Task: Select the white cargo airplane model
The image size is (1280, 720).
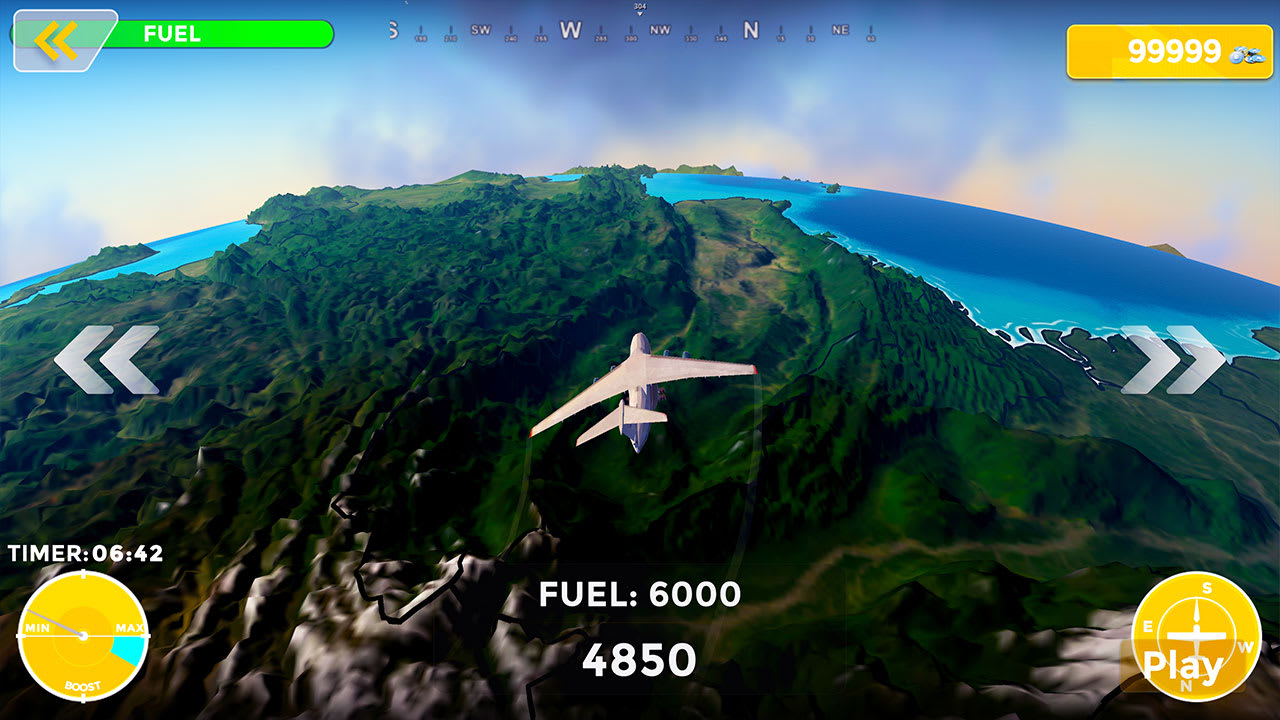Action: tap(638, 390)
